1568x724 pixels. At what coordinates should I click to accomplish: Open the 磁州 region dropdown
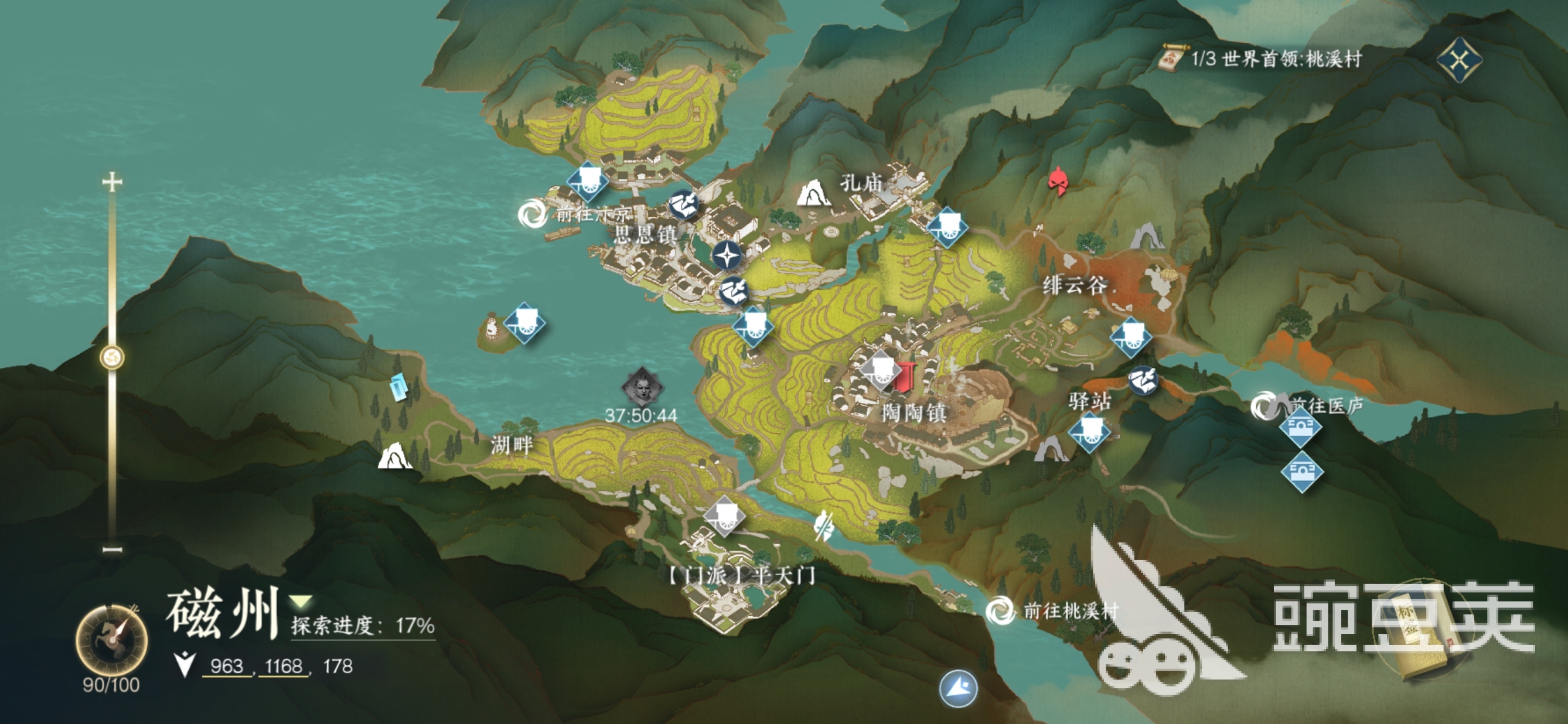(301, 602)
